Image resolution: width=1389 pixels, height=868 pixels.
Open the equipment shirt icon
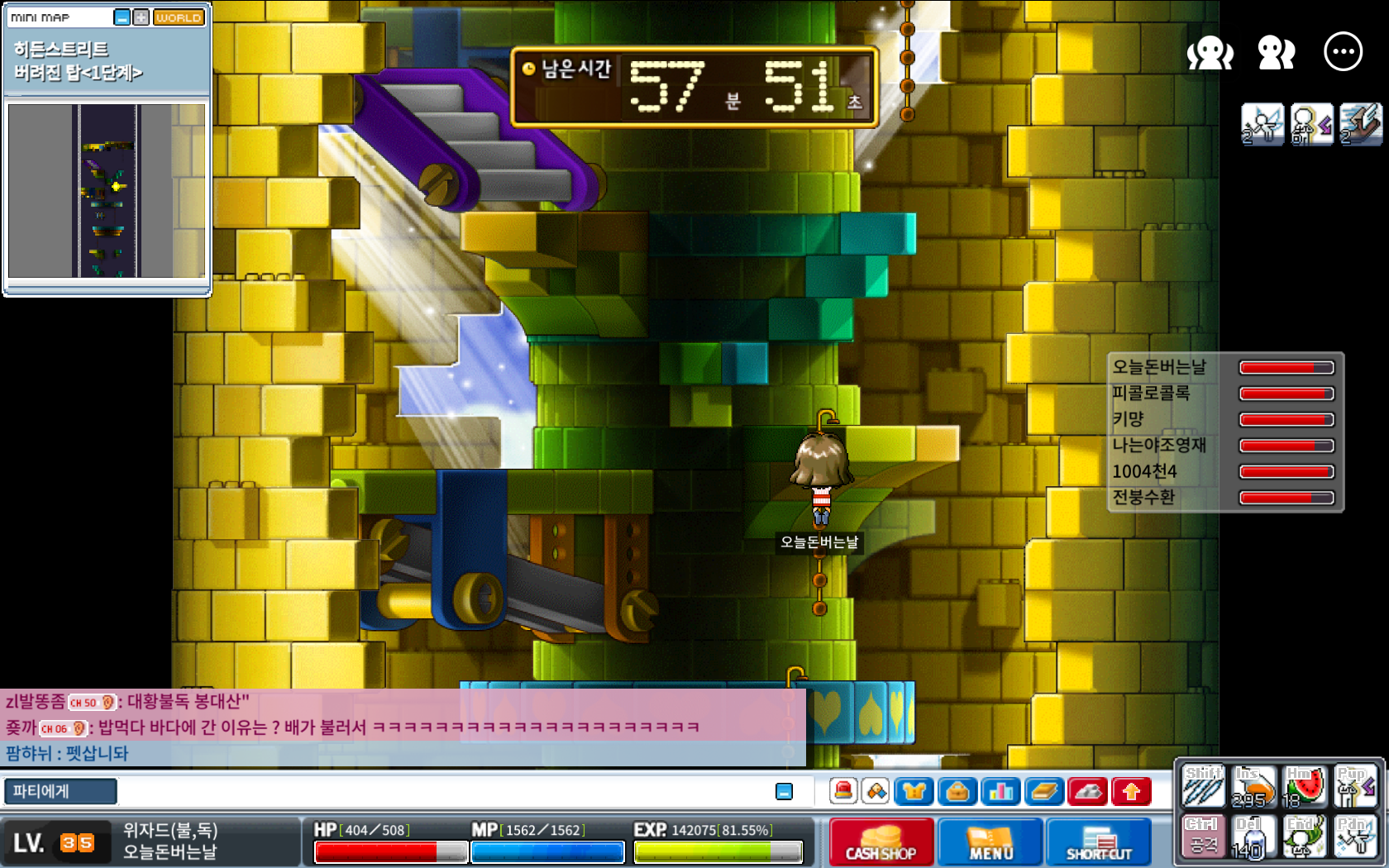(x=914, y=792)
